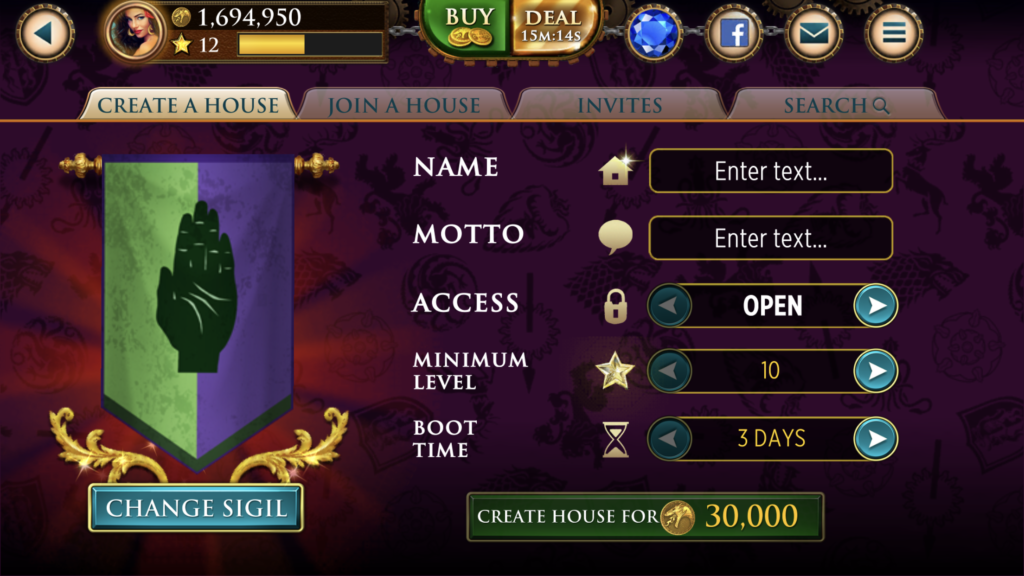
Task: Select the Create a House tab
Action: click(188, 105)
